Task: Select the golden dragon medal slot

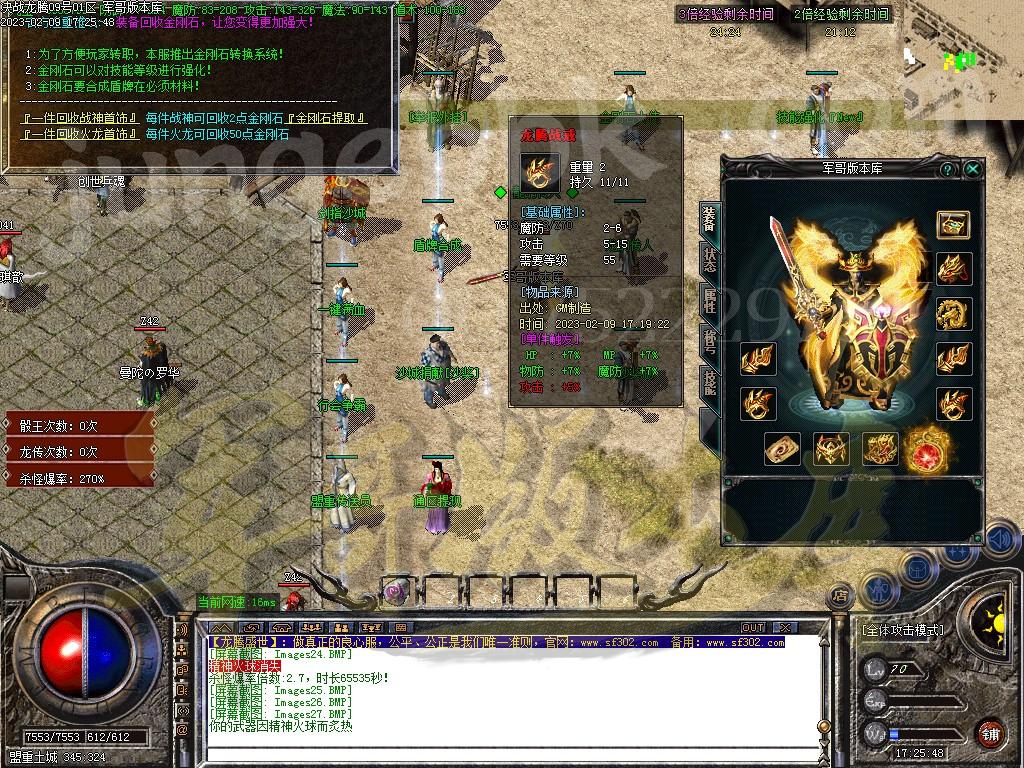Action: (953, 314)
